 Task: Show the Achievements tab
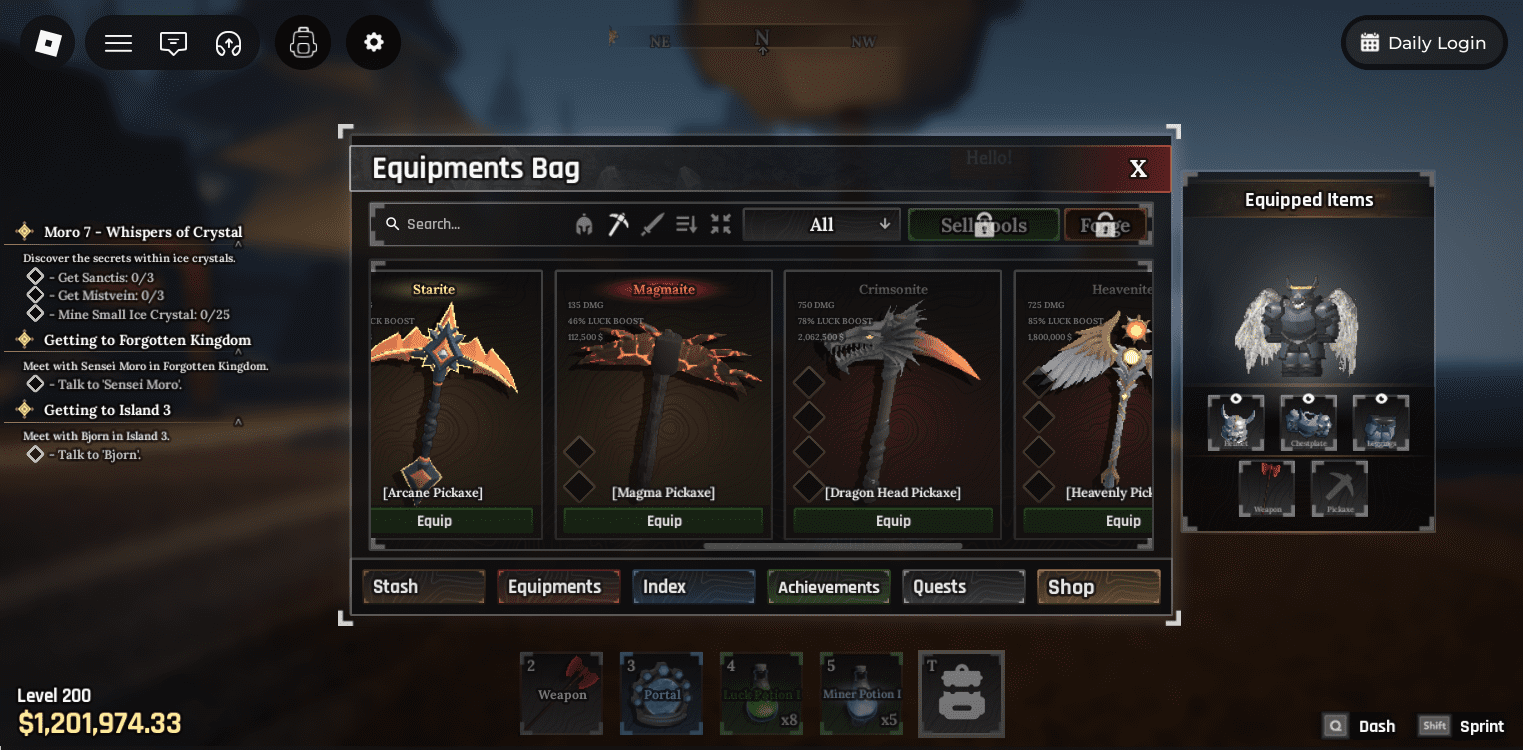click(828, 587)
